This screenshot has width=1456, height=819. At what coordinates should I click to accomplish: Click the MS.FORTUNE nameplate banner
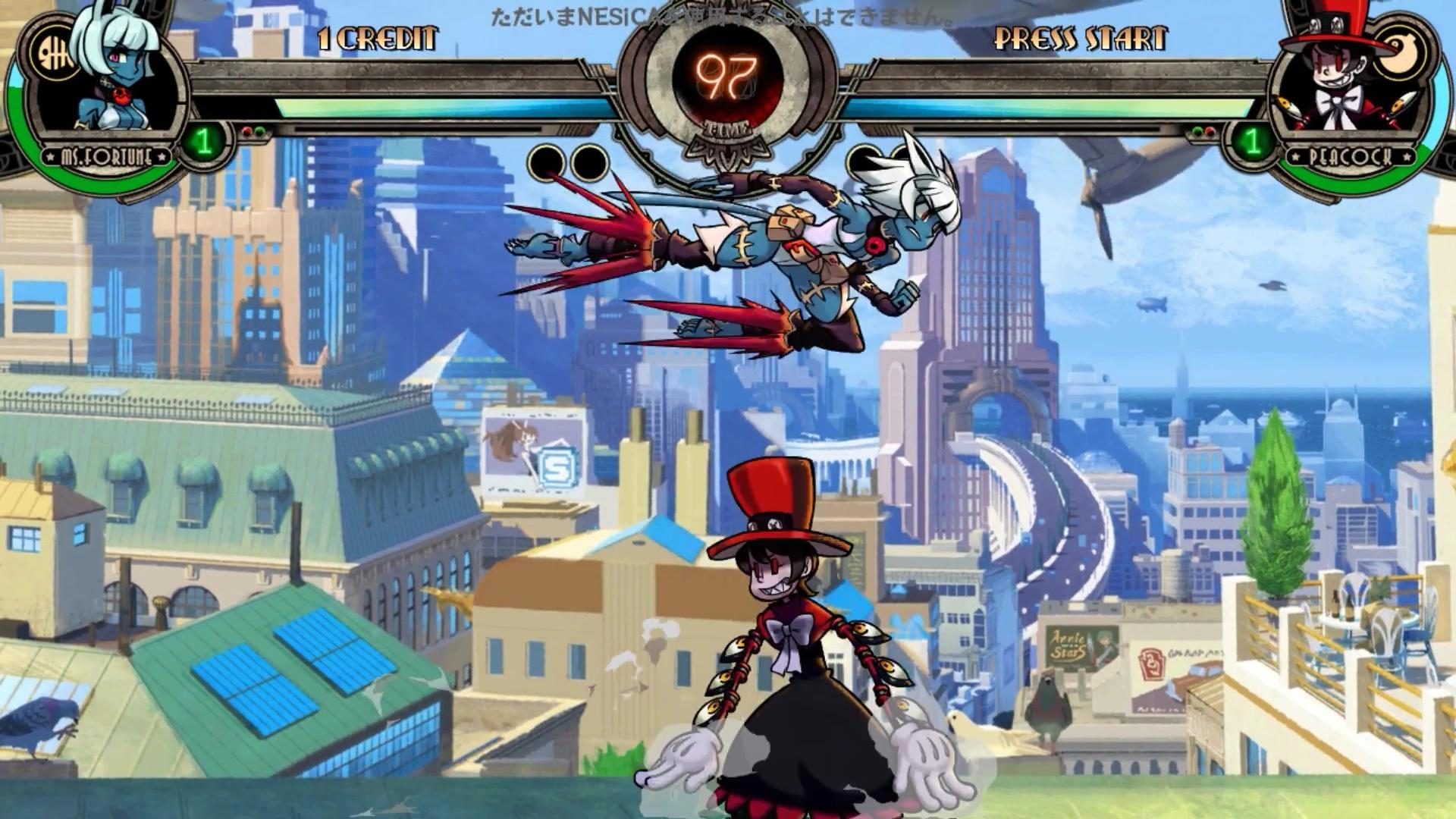pos(106,157)
